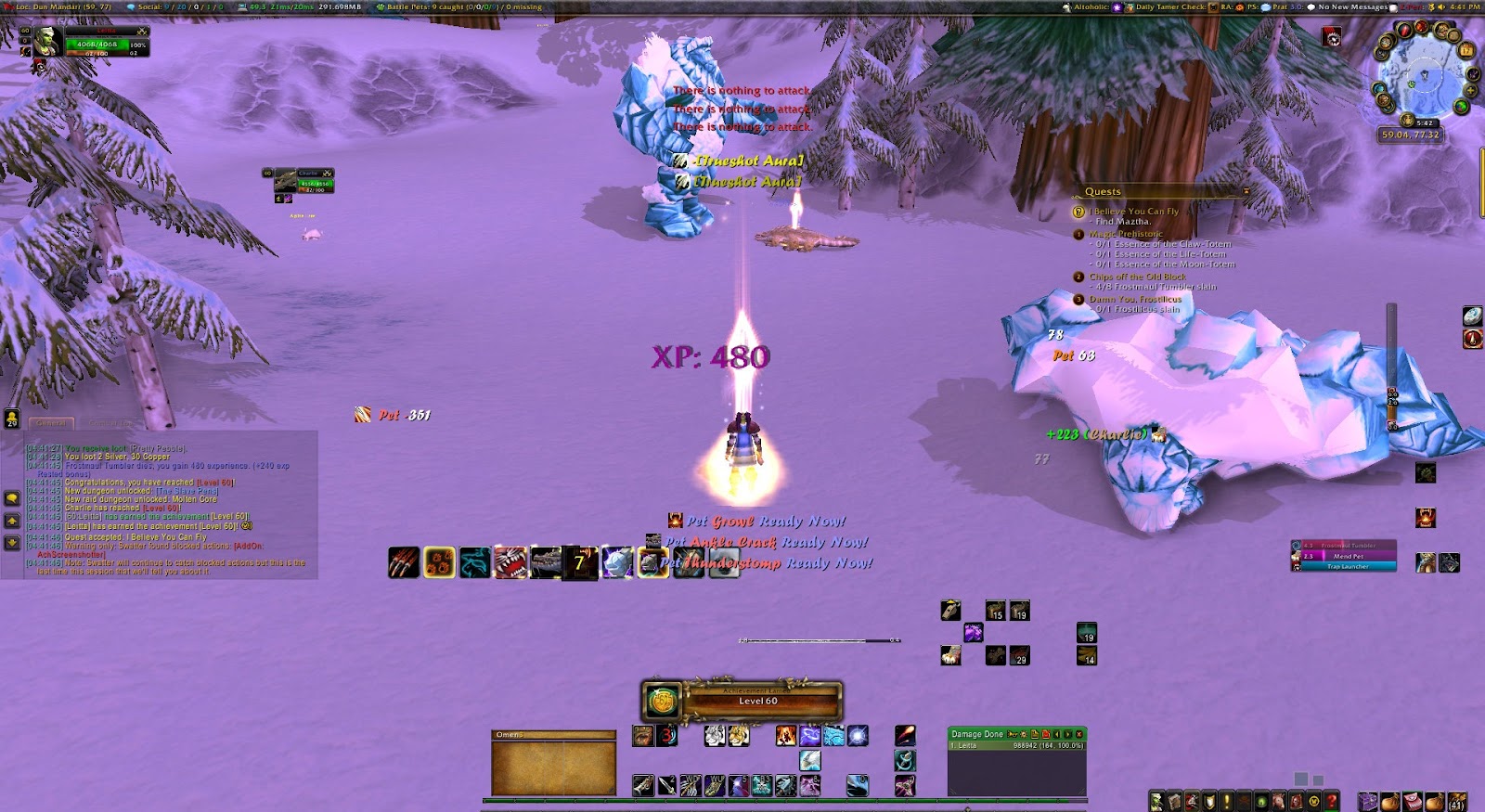Click the player portrait frame

click(48, 42)
